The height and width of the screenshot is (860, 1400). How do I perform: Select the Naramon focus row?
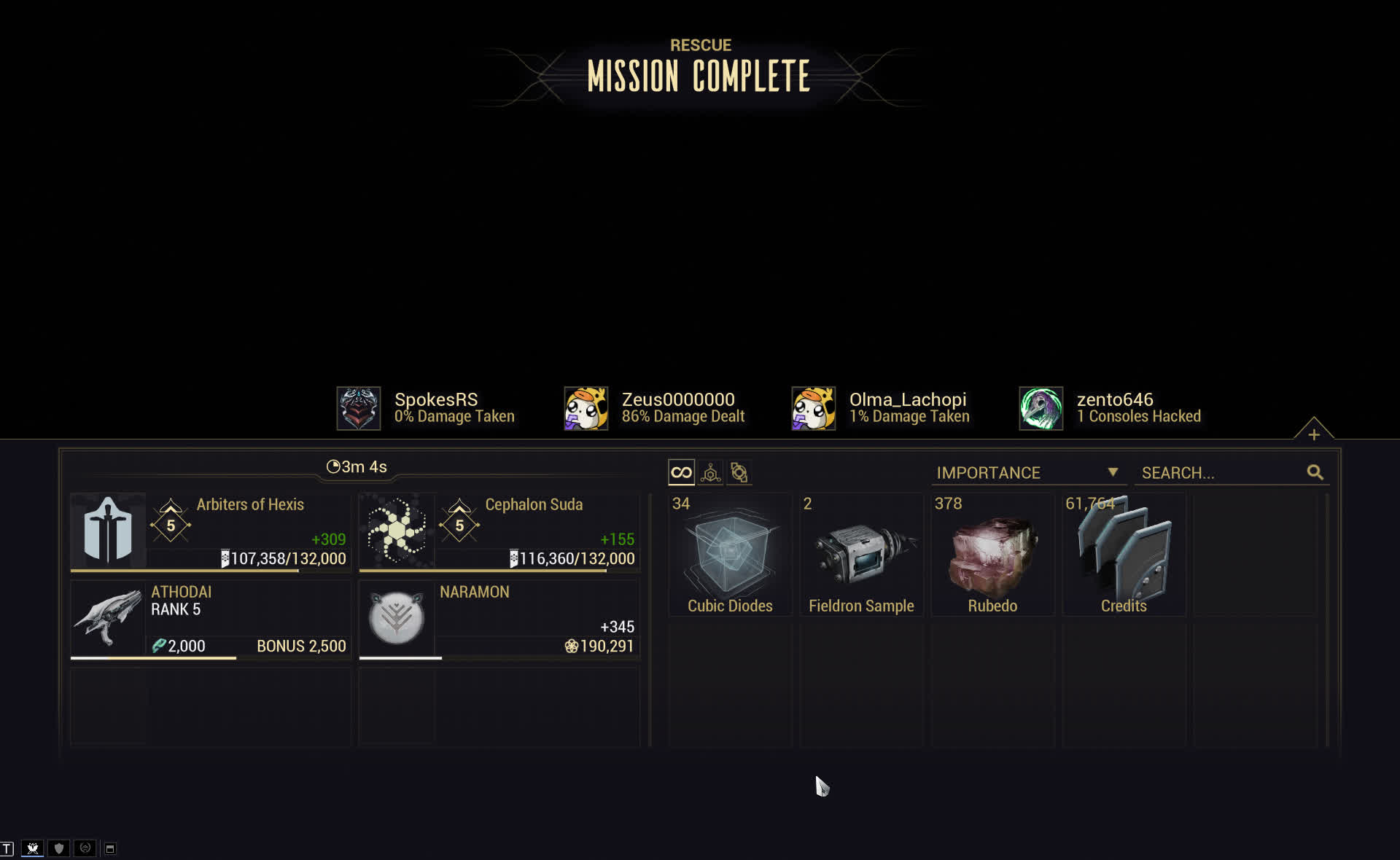[499, 619]
